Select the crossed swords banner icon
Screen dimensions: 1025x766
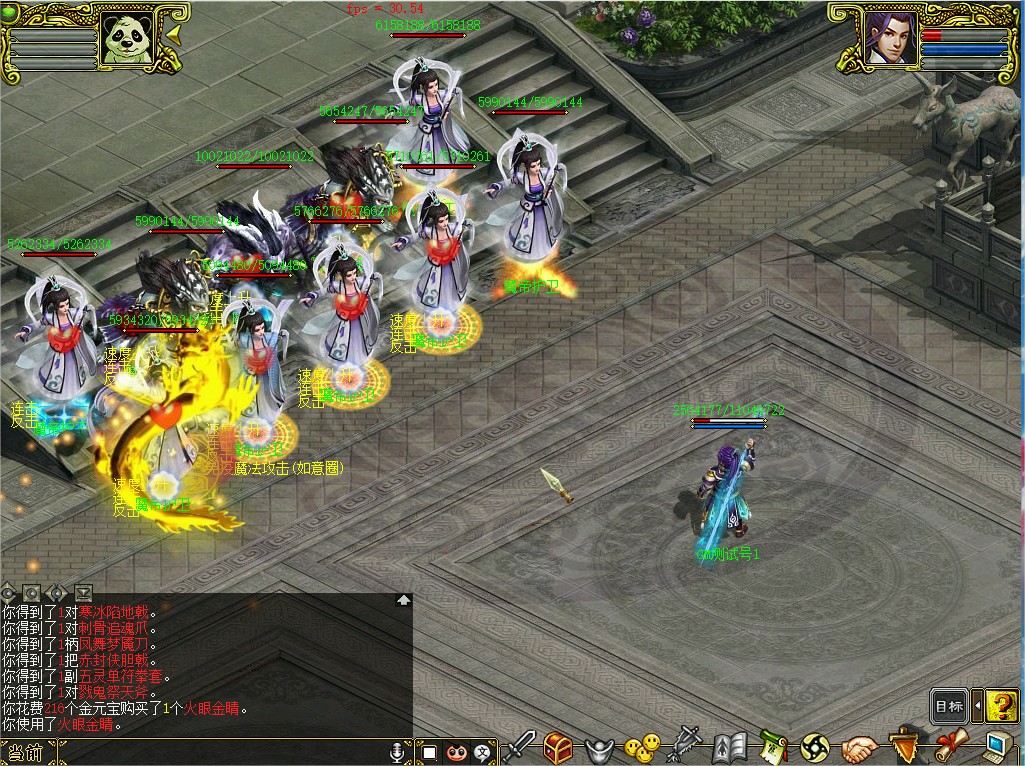(x=686, y=747)
